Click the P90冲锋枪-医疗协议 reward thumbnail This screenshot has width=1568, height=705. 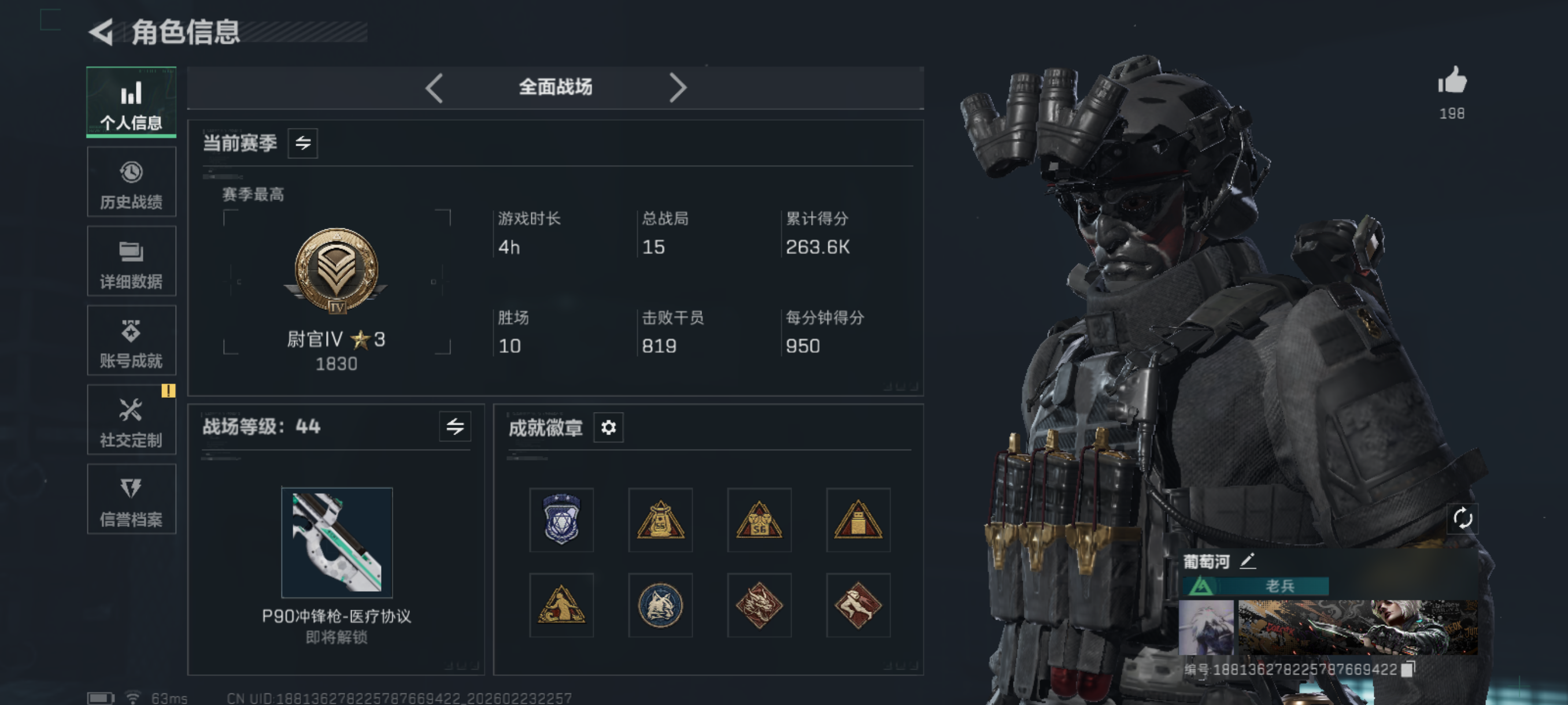[336, 542]
